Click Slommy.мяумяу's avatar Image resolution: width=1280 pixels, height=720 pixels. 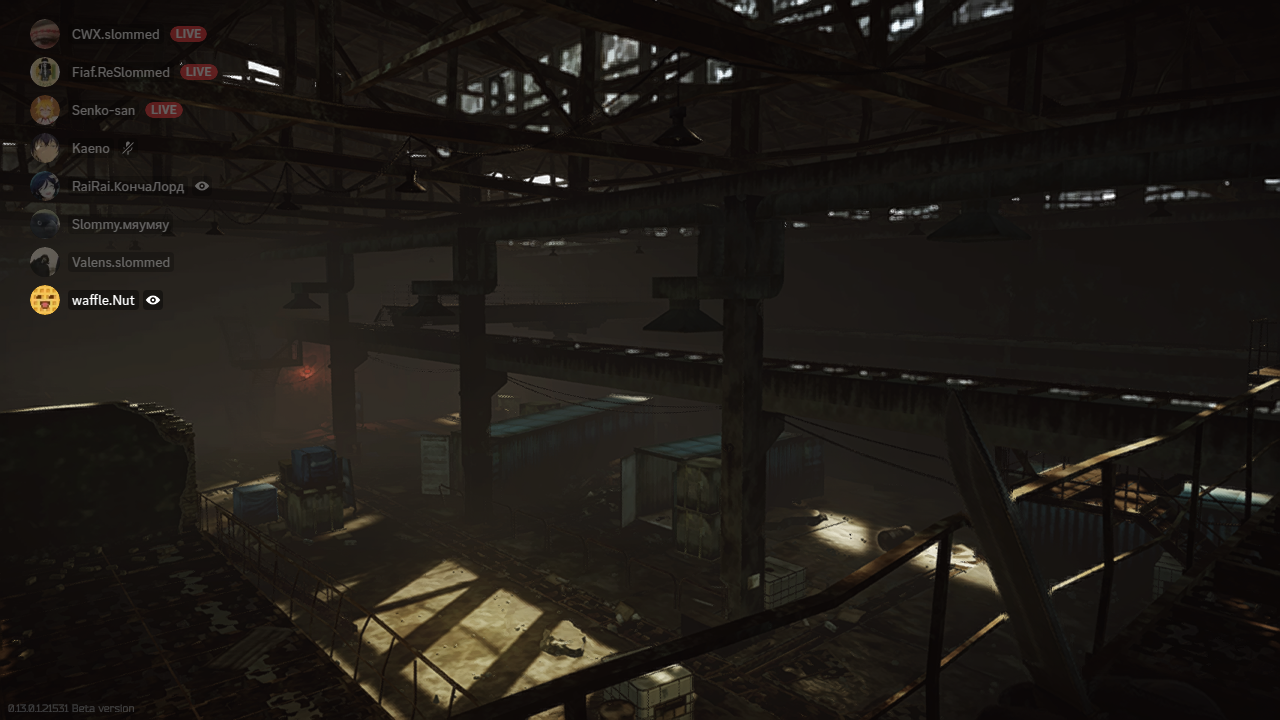click(45, 224)
